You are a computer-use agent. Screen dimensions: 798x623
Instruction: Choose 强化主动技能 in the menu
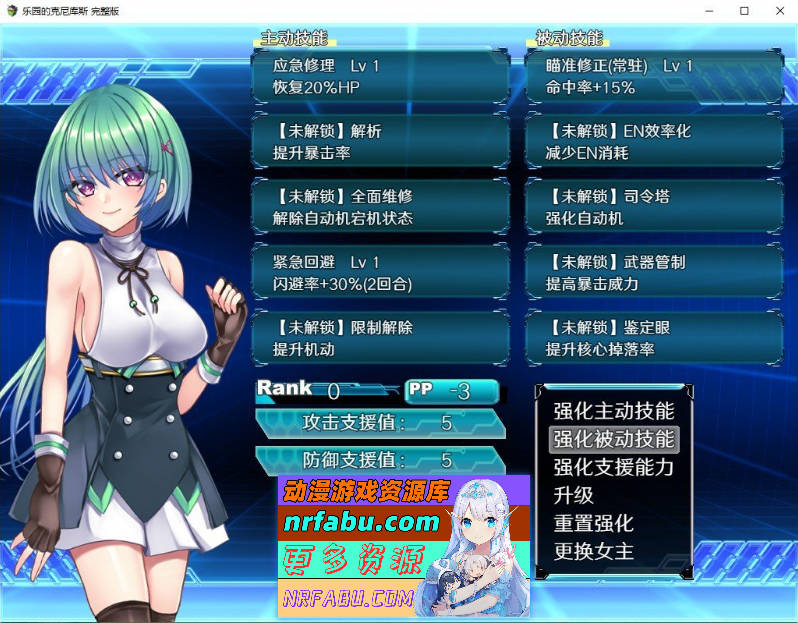pos(613,411)
